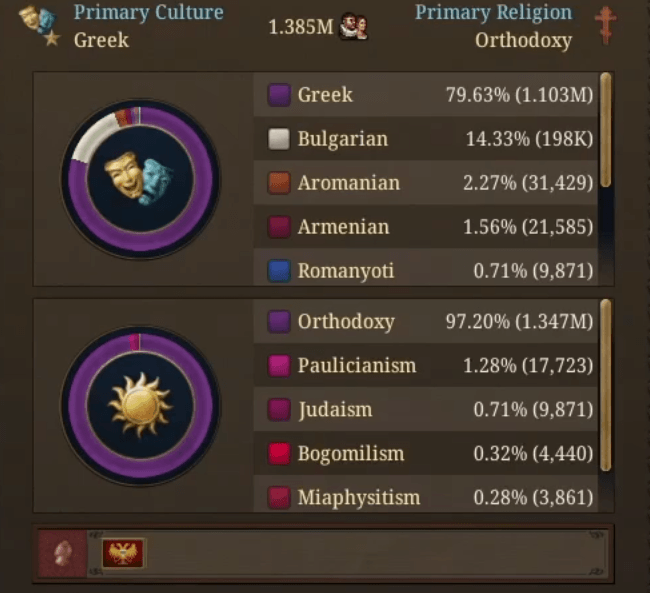650x593 pixels.
Task: Click the population people icon
Action: pyautogui.click(x=353, y=27)
